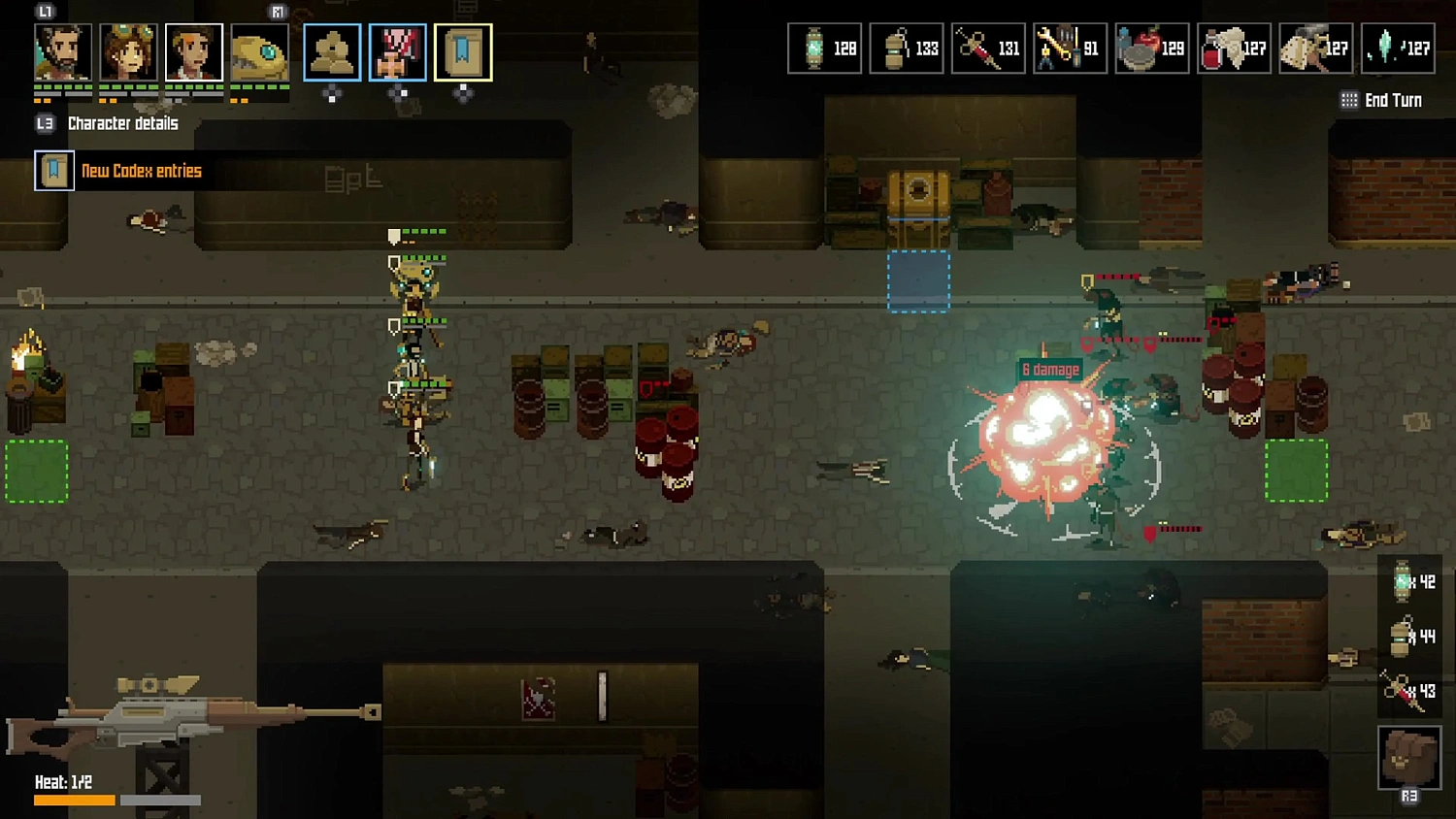This screenshot has height=819, width=1456.
Task: Use the glowing canister item with 42 left
Action: tap(1408, 582)
